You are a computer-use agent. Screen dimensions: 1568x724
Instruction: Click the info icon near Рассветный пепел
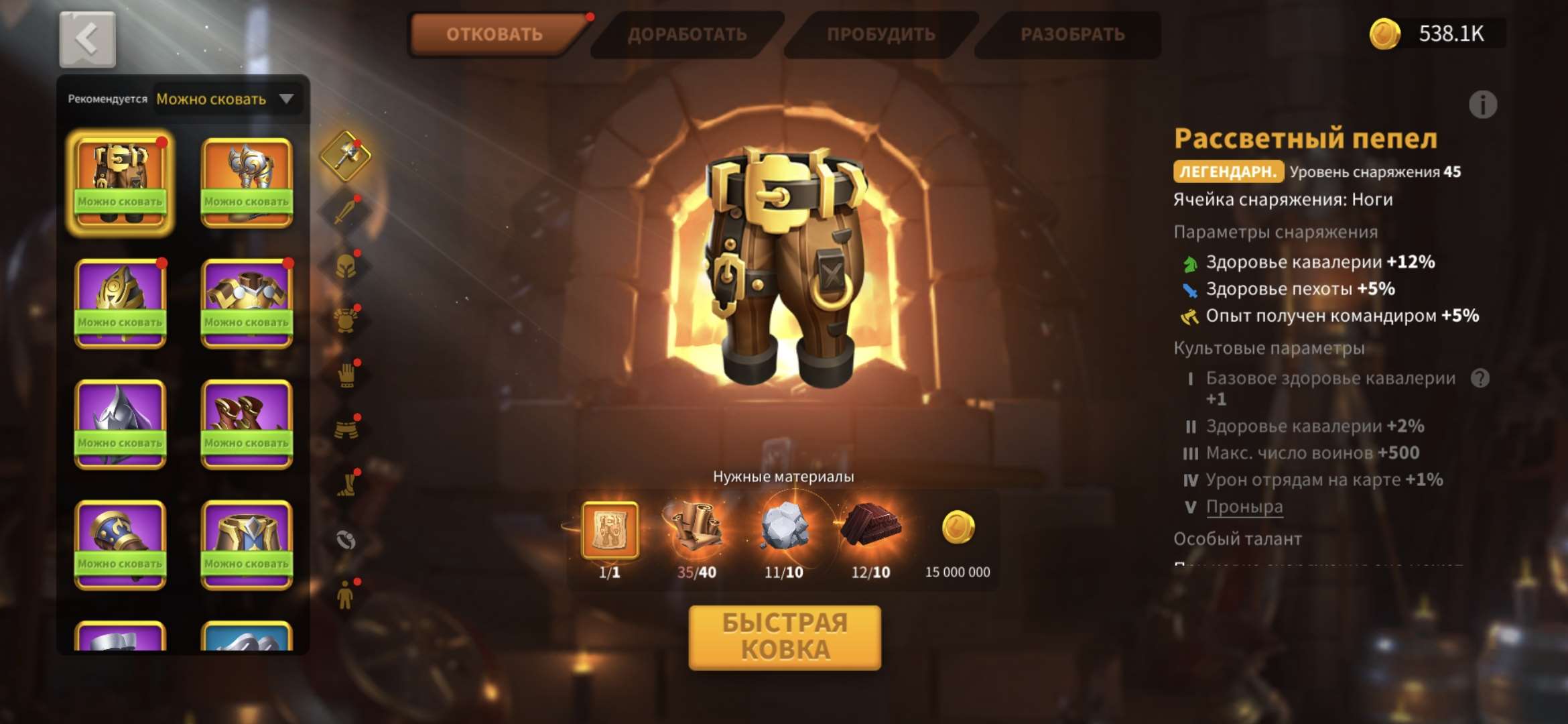point(1482,104)
